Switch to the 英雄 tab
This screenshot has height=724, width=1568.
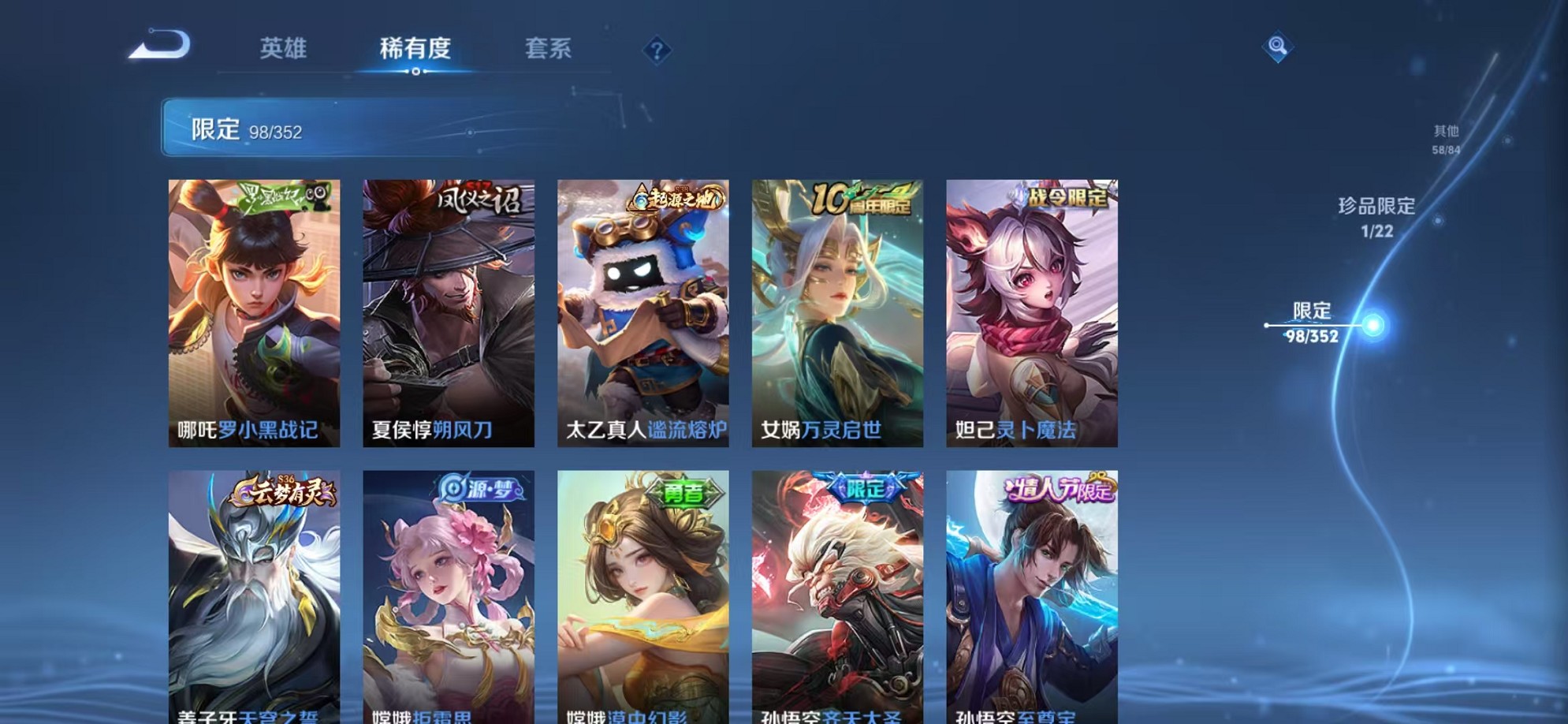click(x=285, y=49)
